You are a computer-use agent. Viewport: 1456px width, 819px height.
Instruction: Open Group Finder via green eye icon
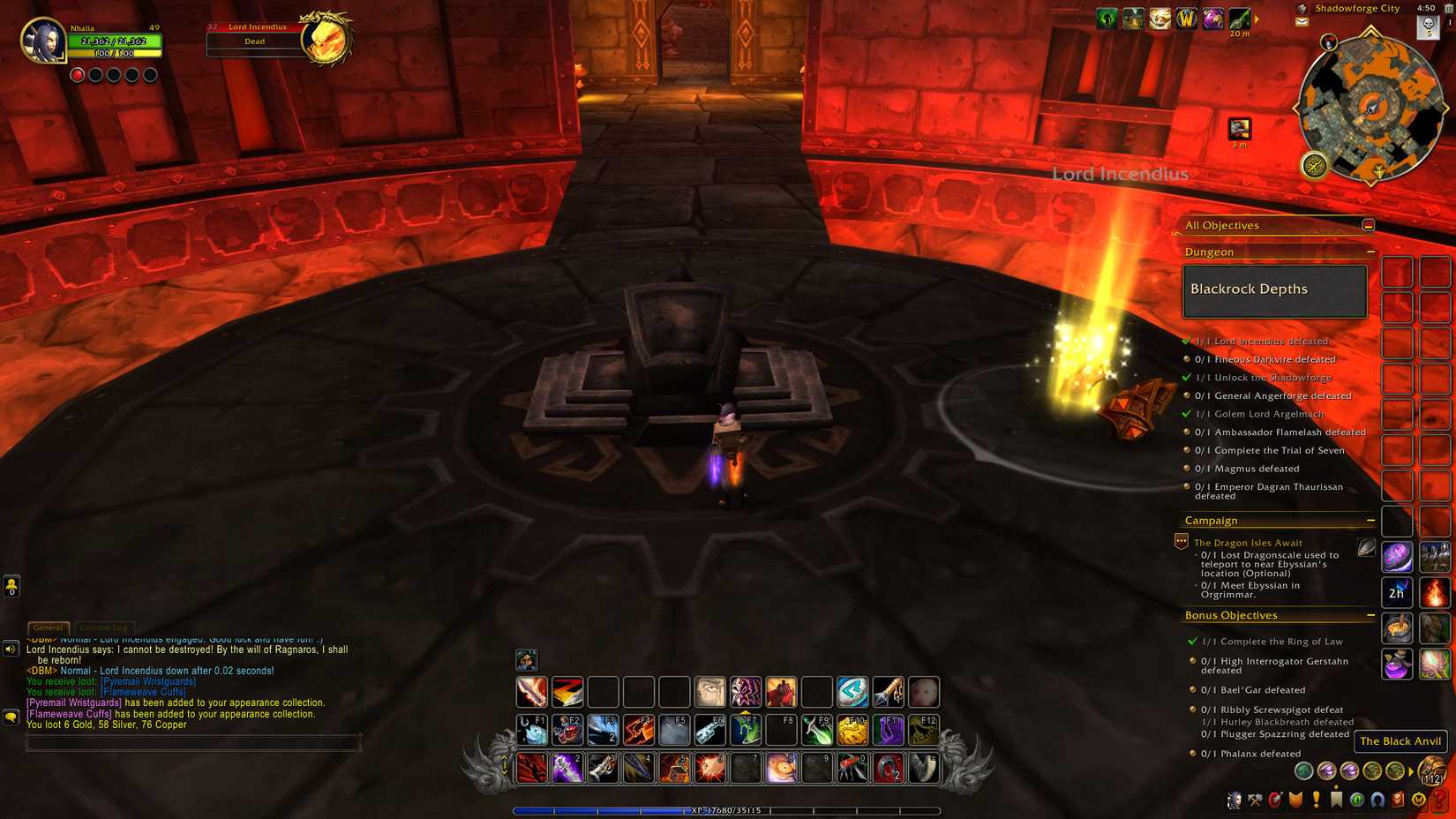[x=1357, y=801]
